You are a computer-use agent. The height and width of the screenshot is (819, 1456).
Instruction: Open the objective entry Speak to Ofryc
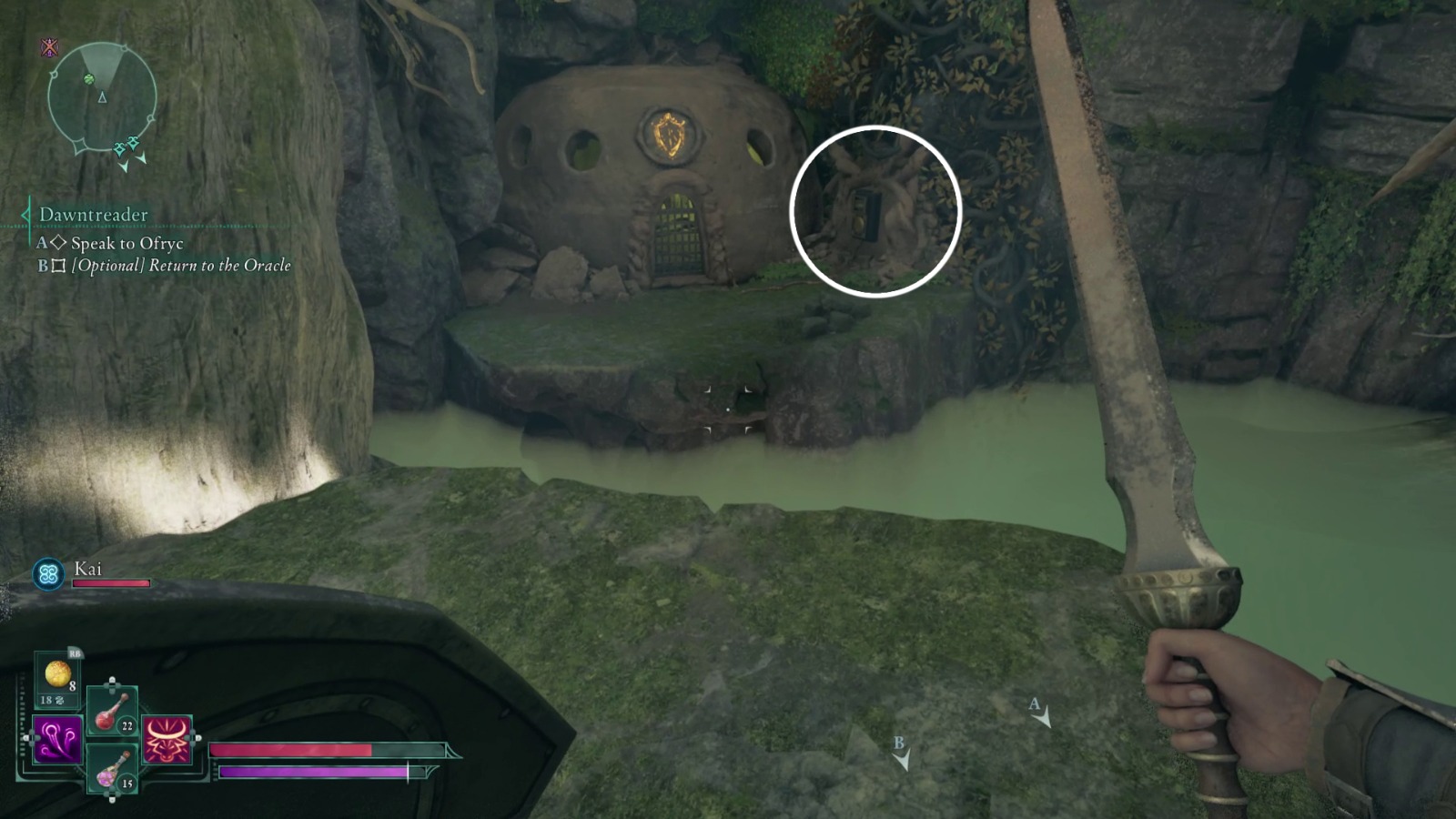coord(126,243)
